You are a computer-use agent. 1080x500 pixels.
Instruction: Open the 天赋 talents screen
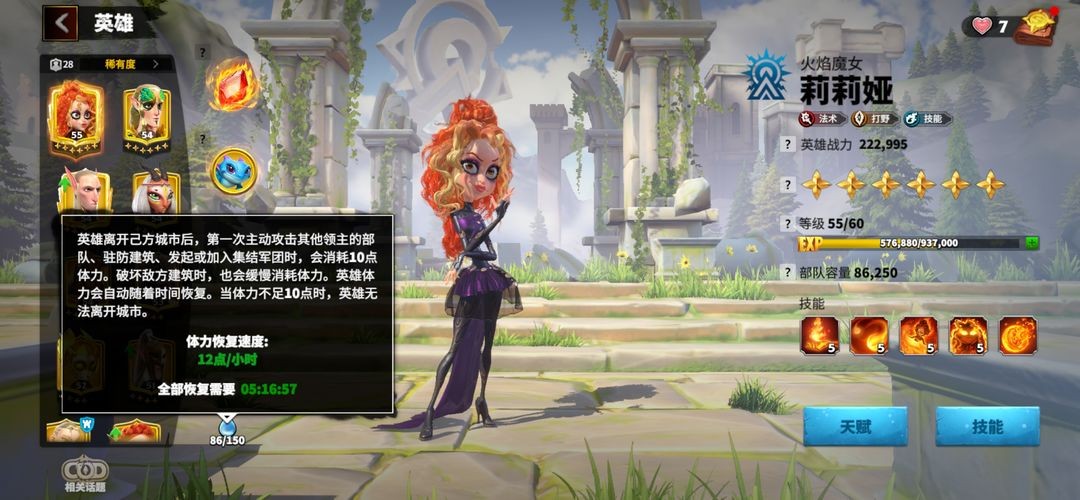pos(855,427)
